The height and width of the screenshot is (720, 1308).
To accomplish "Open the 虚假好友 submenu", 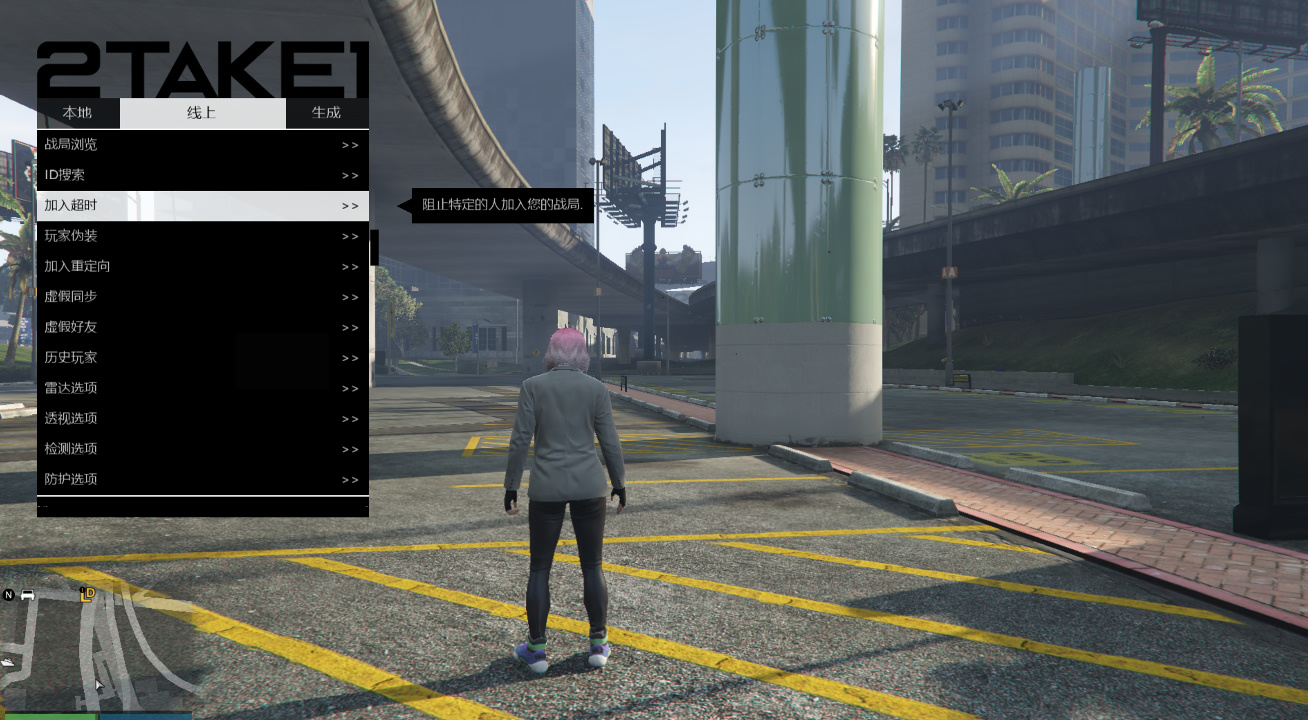I will click(x=202, y=327).
